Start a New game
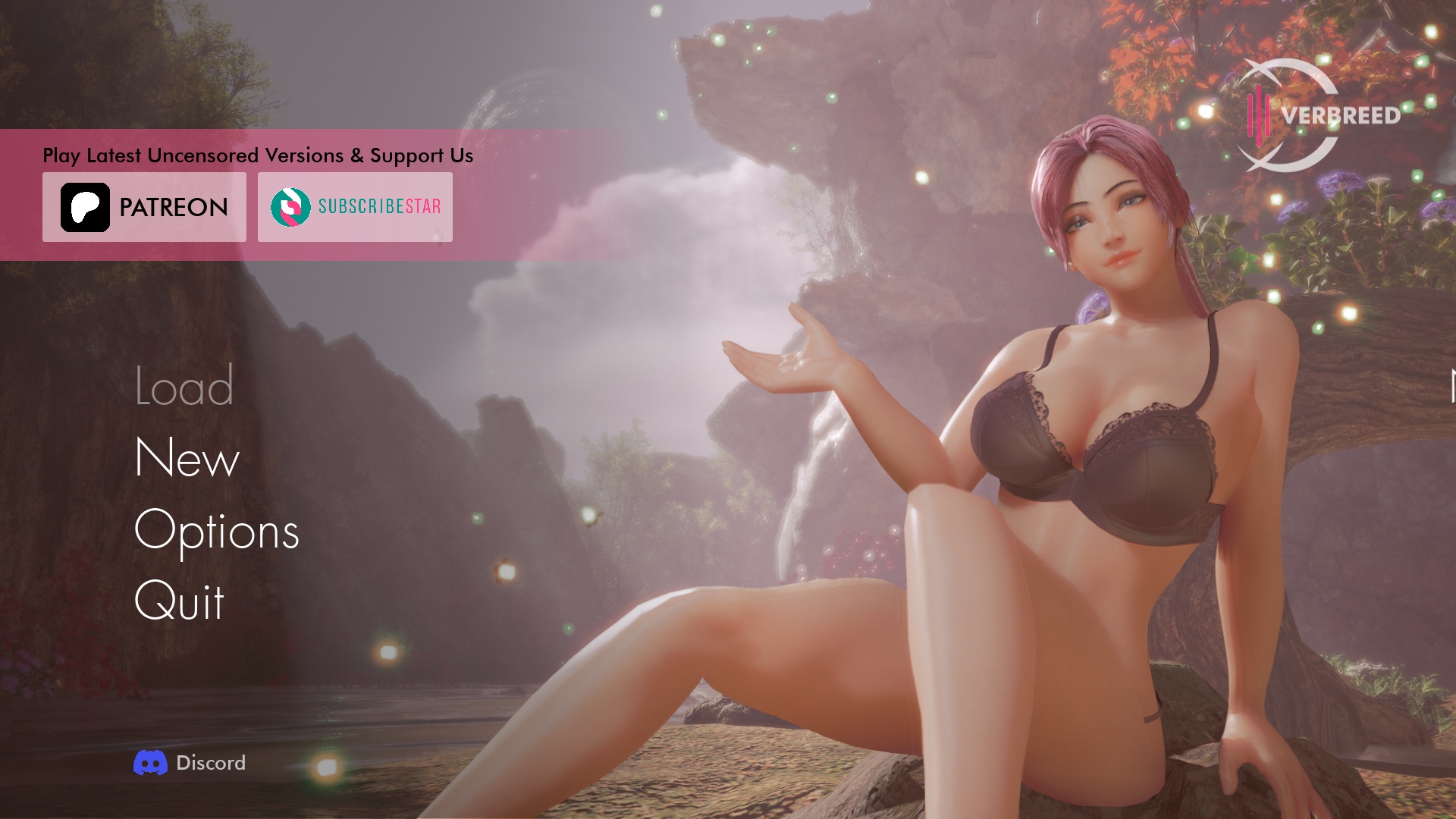1456x819 pixels. [187, 458]
